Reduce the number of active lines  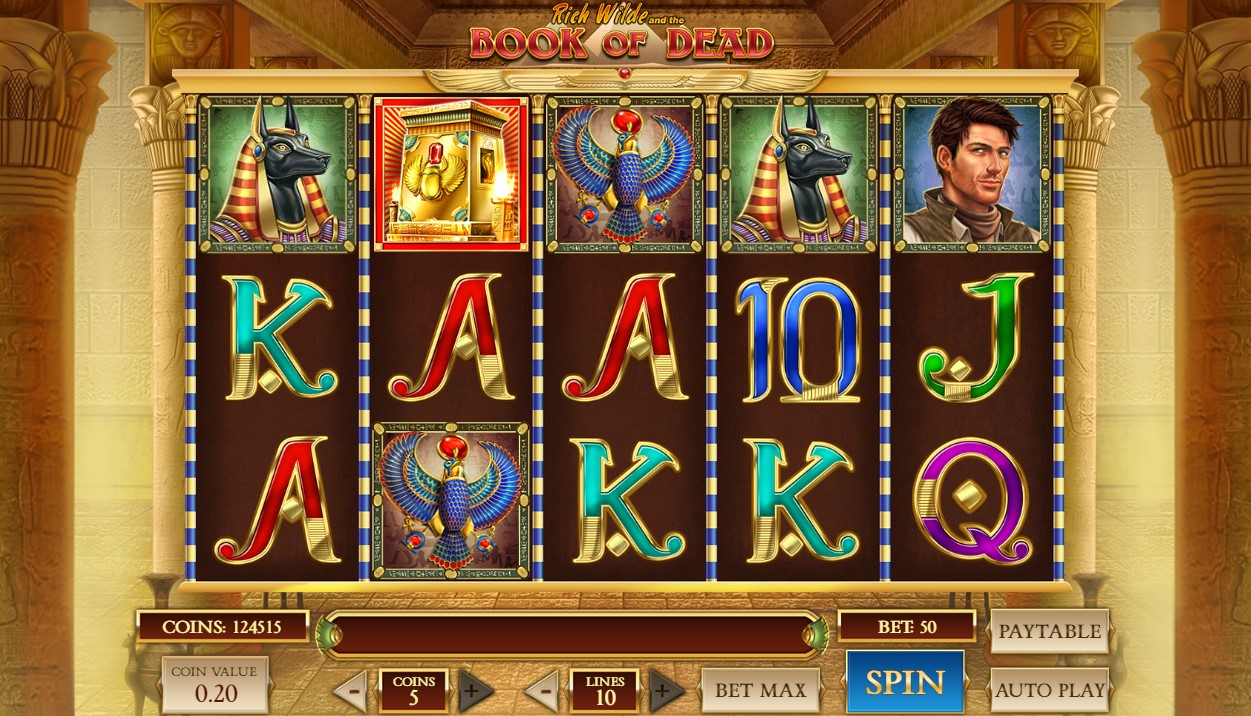[x=541, y=690]
